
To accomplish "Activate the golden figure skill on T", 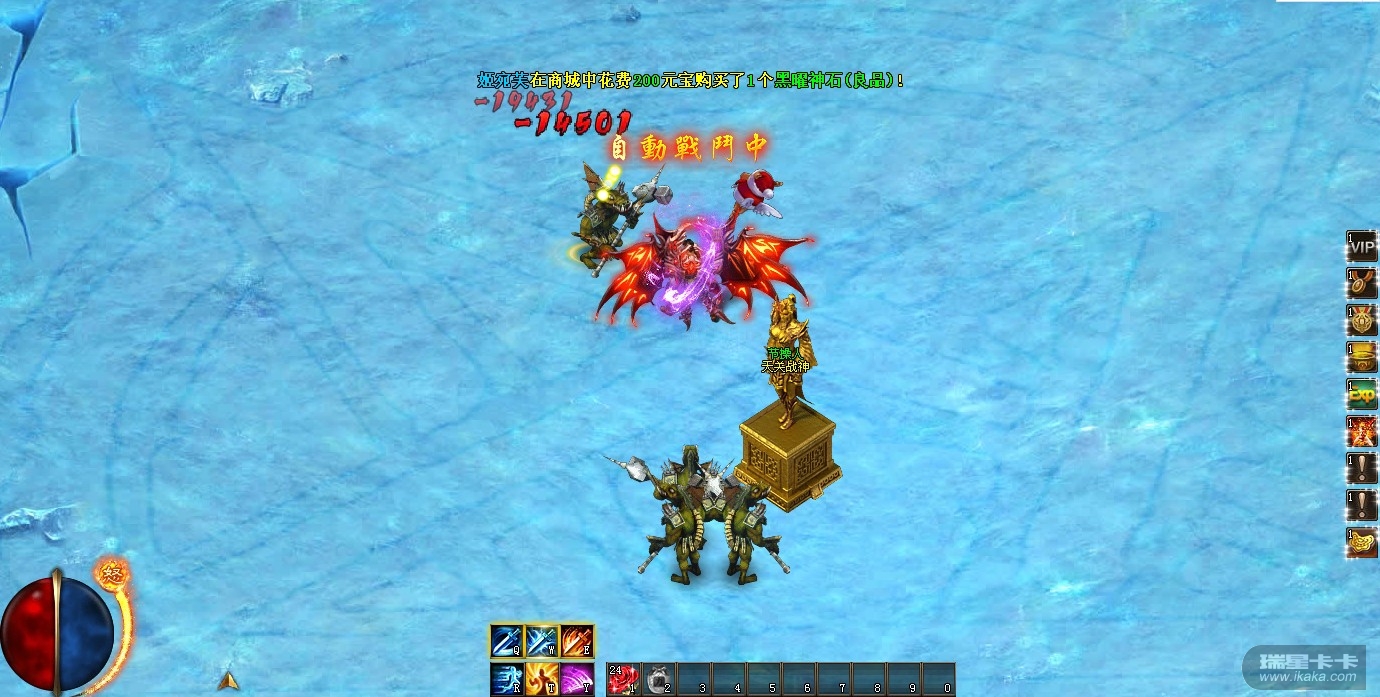I will (542, 679).
